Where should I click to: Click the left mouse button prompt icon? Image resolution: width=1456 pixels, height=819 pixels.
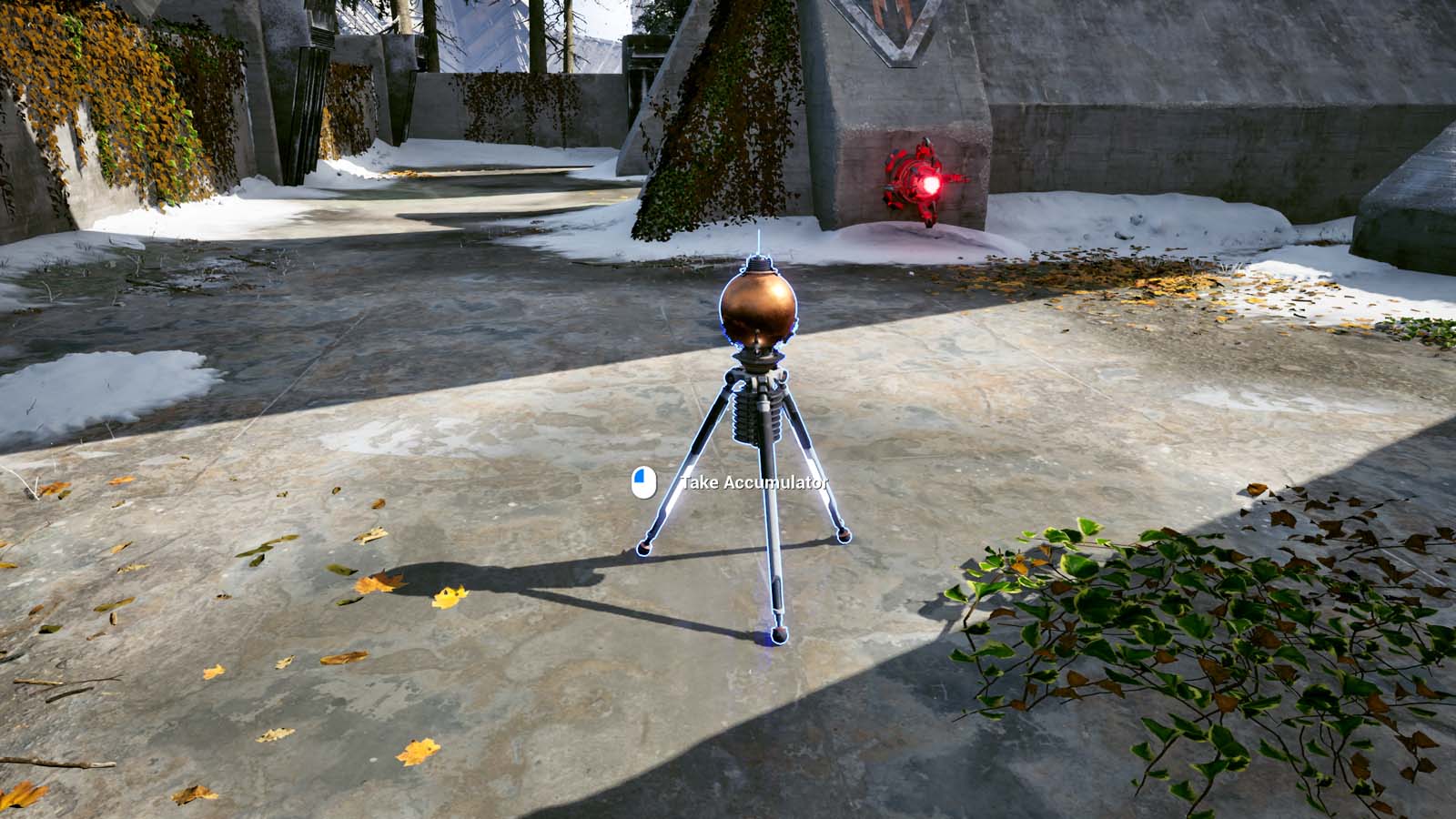(x=642, y=483)
